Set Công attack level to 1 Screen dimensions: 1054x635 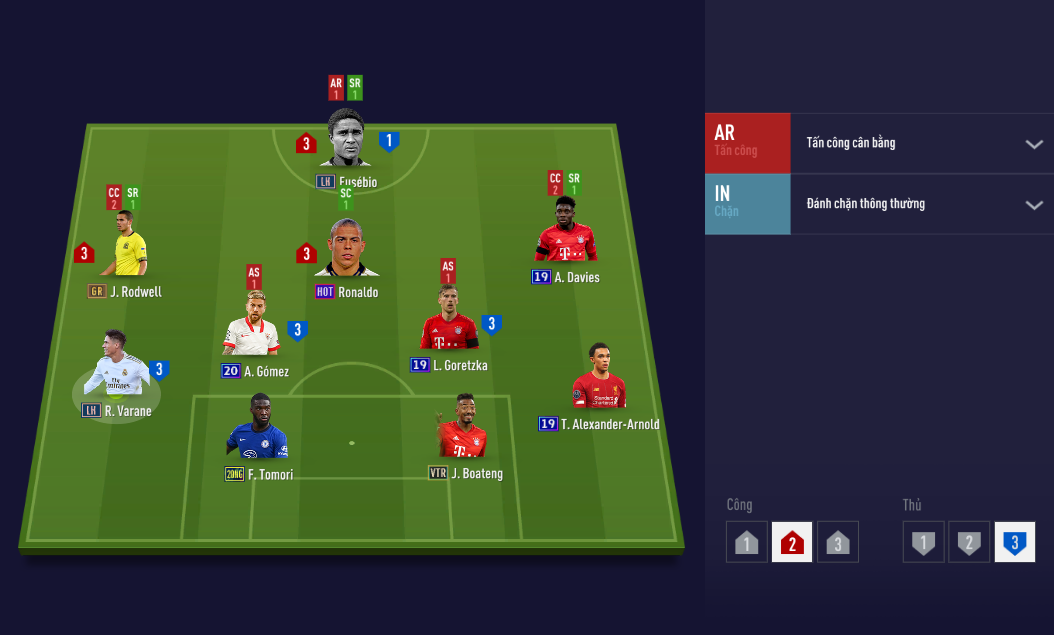point(746,542)
